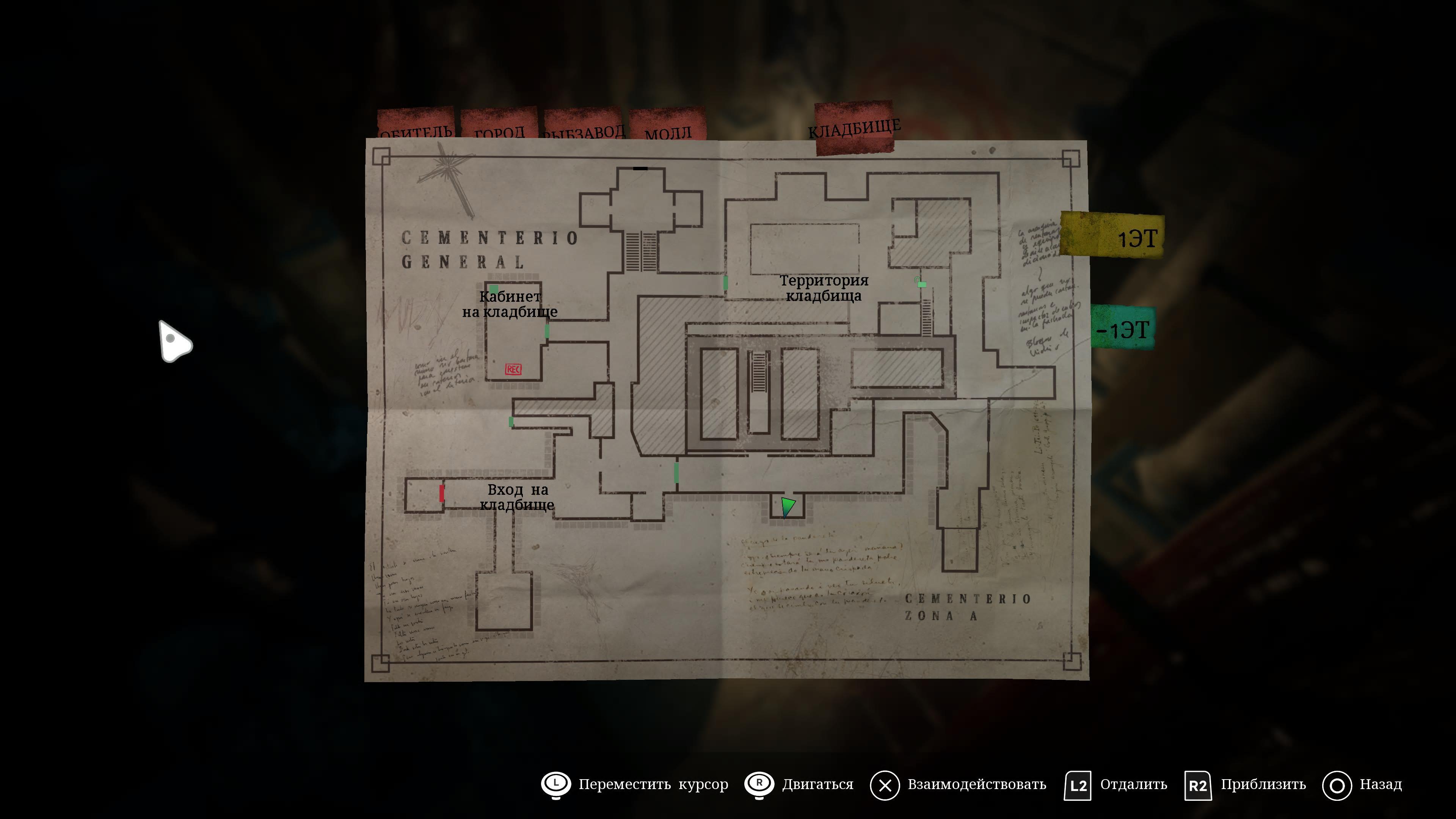Image resolution: width=1456 pixels, height=819 pixels.
Task: Click the Территория кладбища area label
Action: 824,288
